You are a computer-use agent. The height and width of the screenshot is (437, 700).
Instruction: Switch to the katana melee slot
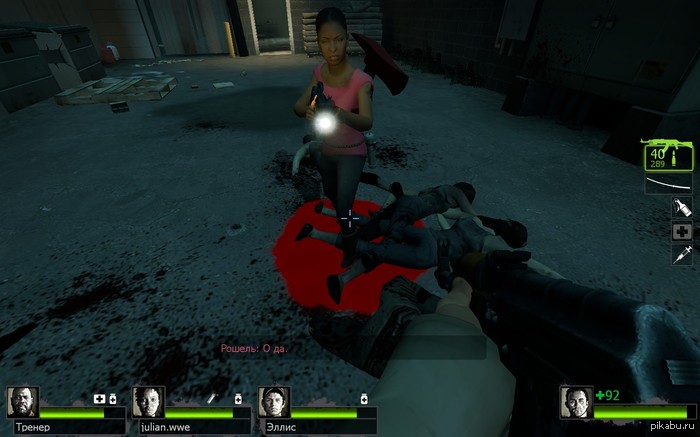(668, 183)
